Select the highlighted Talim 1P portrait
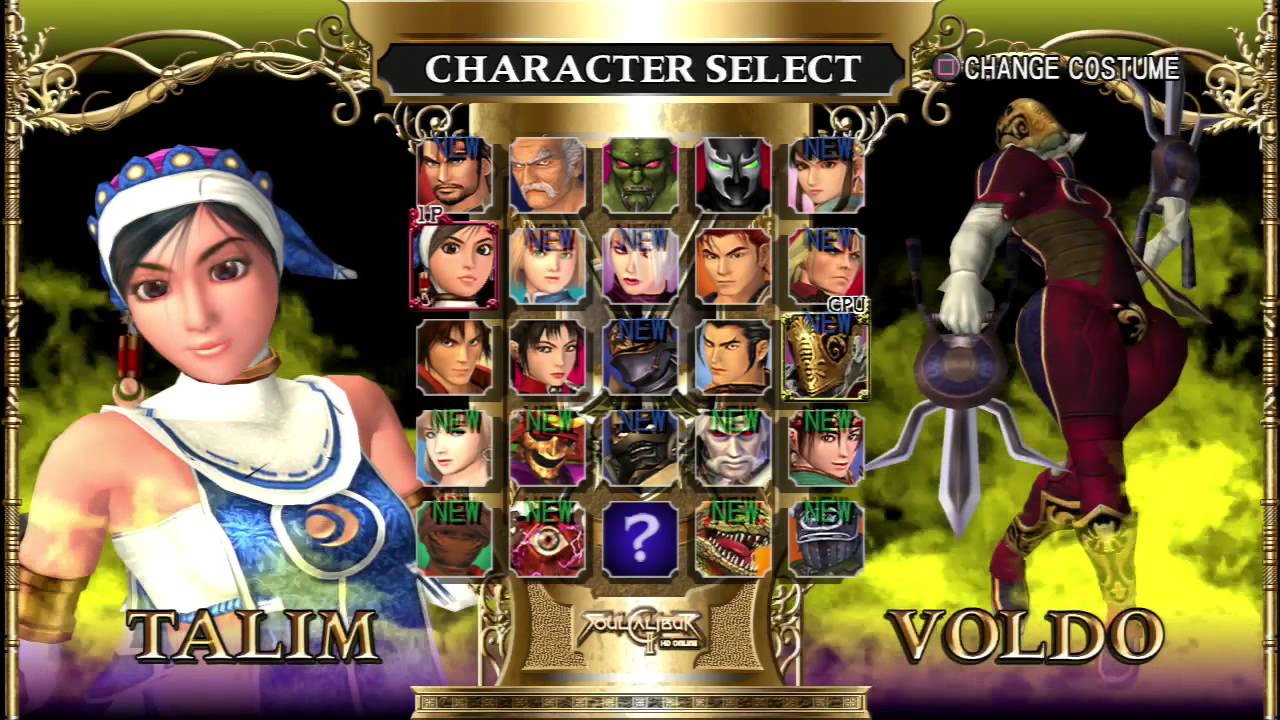Viewport: 1280px width, 720px height. 454,266
